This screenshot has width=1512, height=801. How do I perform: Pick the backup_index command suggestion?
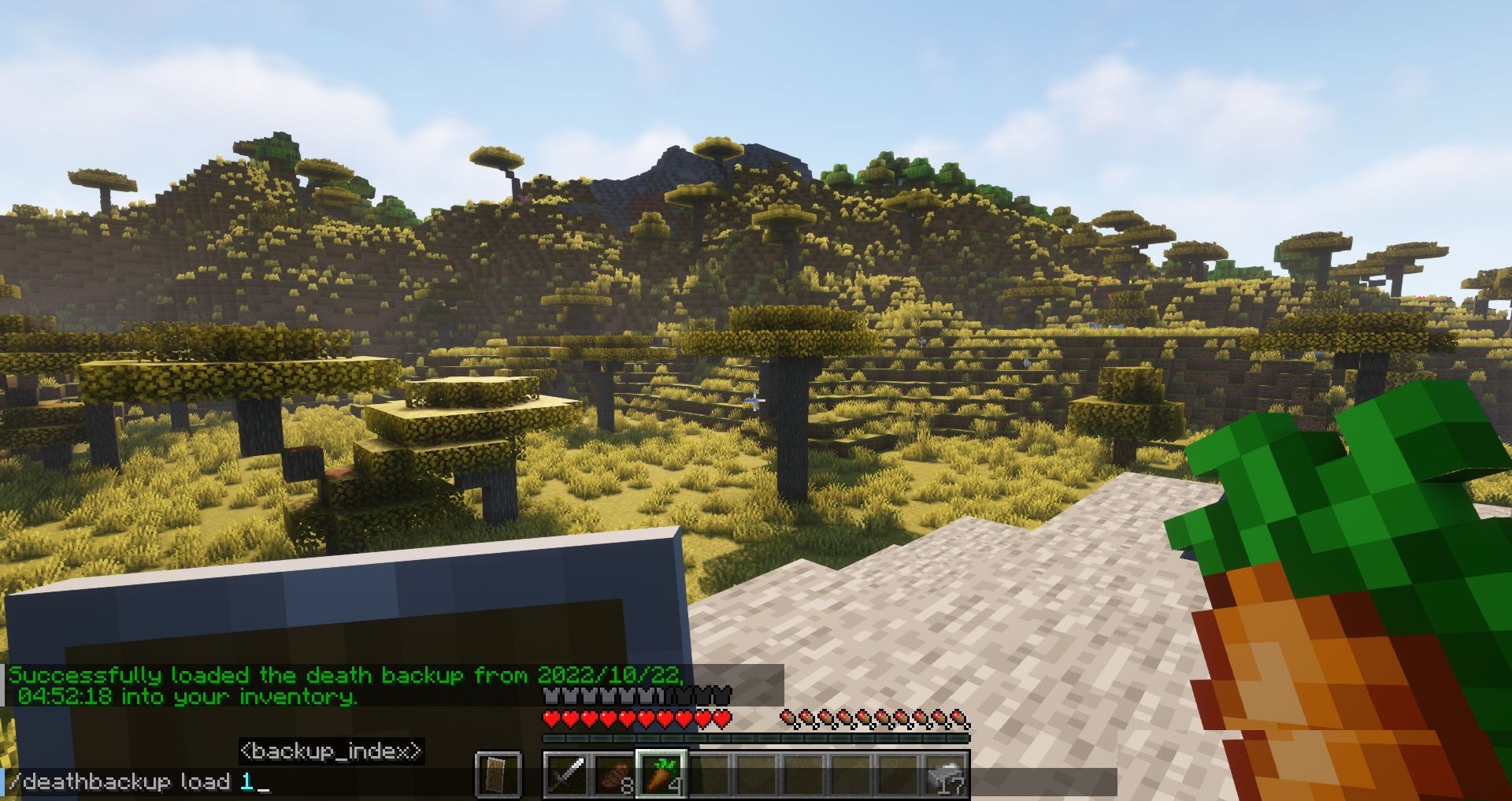(x=332, y=751)
